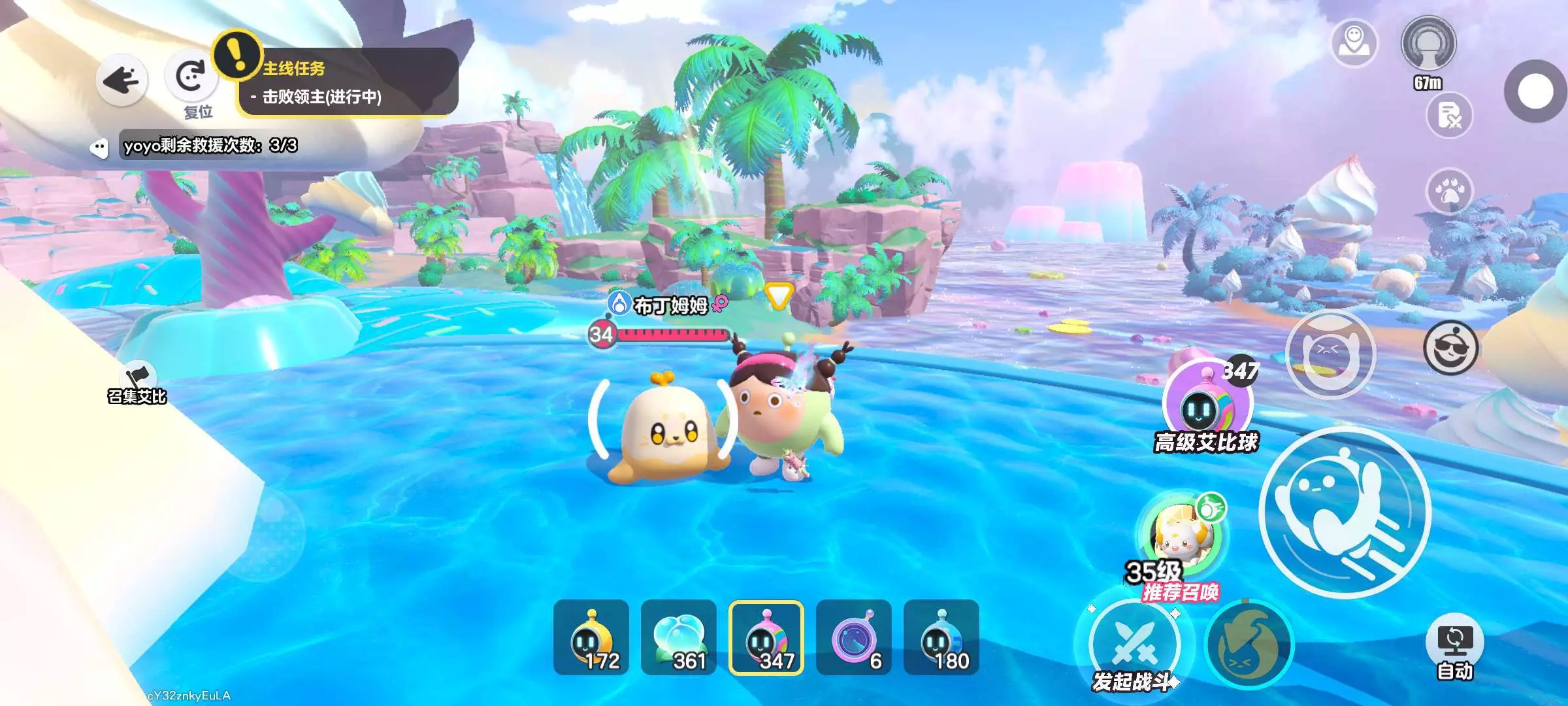Pick the blue ball slot with 180
The width and height of the screenshot is (1568, 706).
coord(941,637)
